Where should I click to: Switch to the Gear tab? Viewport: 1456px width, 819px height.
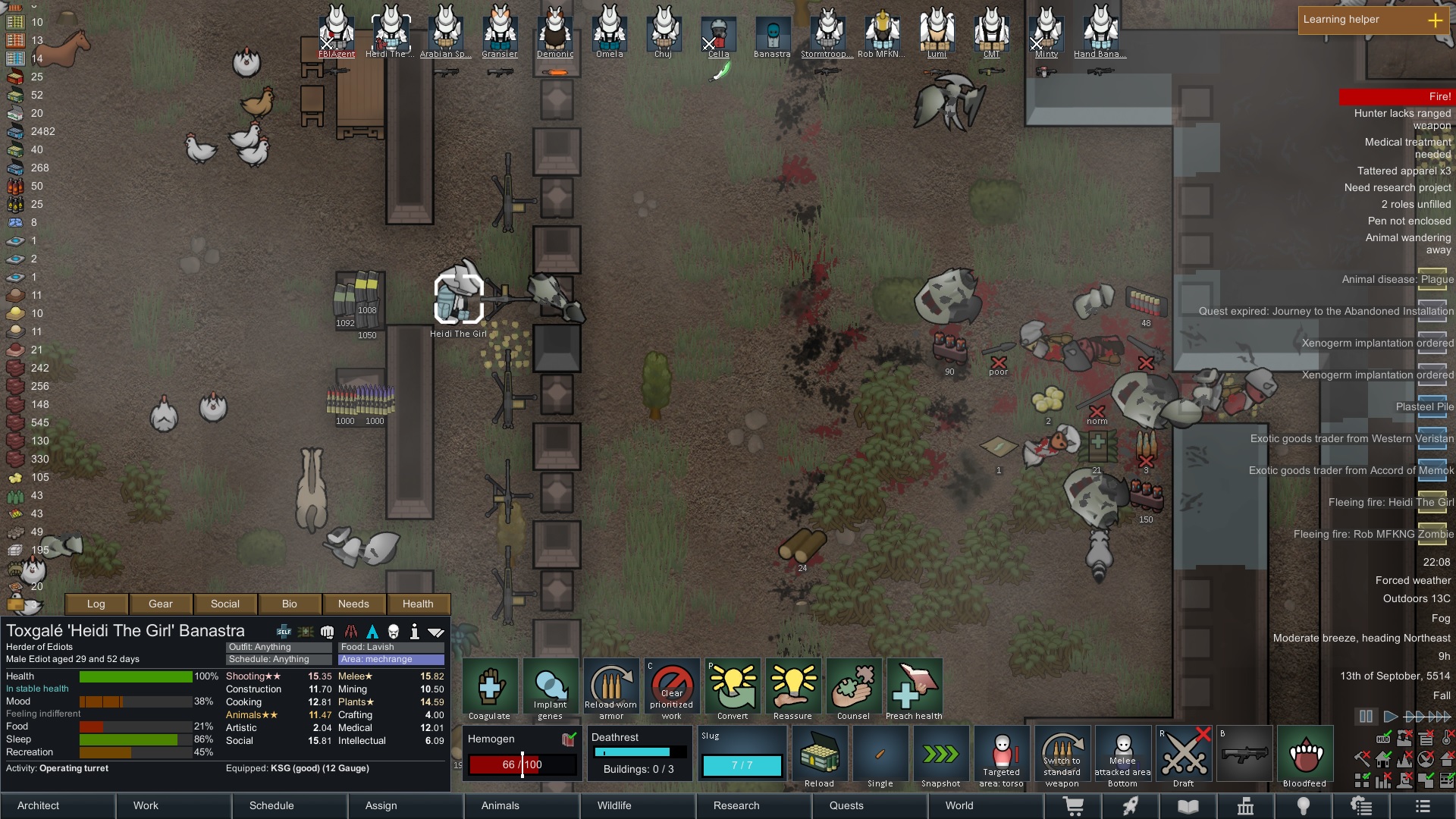tap(161, 604)
